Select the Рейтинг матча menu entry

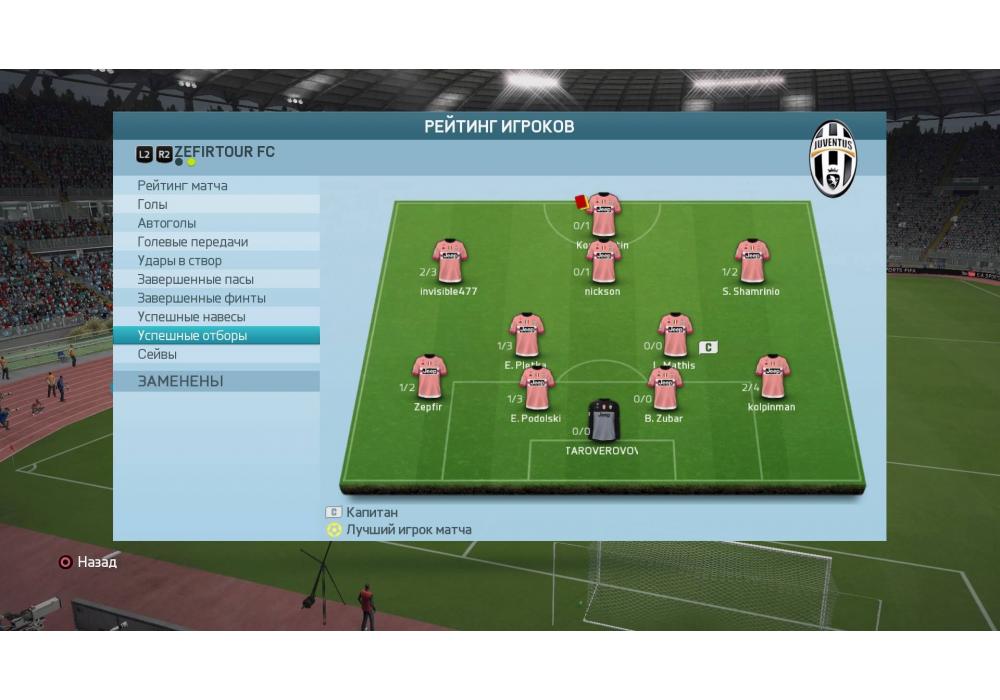click(183, 186)
